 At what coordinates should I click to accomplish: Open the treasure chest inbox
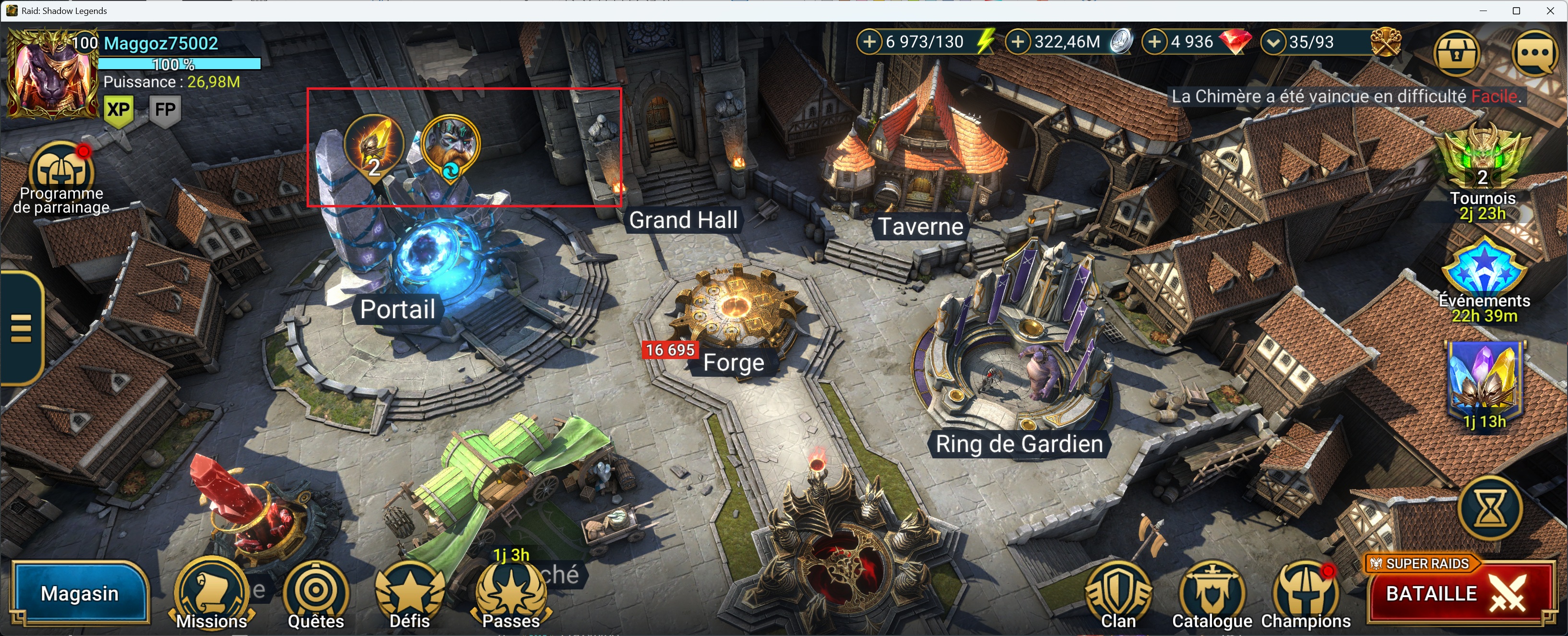click(1456, 54)
